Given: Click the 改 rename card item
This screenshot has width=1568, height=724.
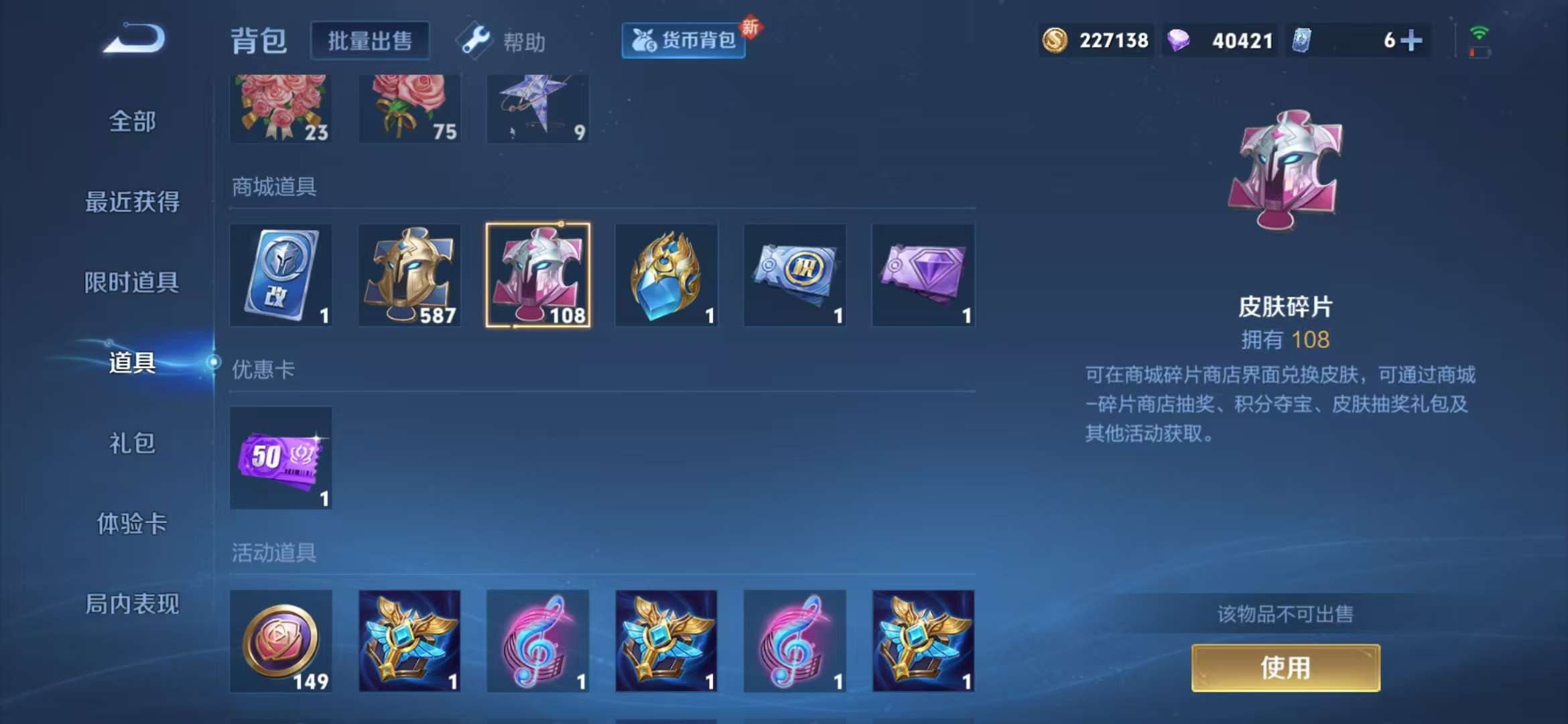Looking at the screenshot, I should pyautogui.click(x=281, y=275).
